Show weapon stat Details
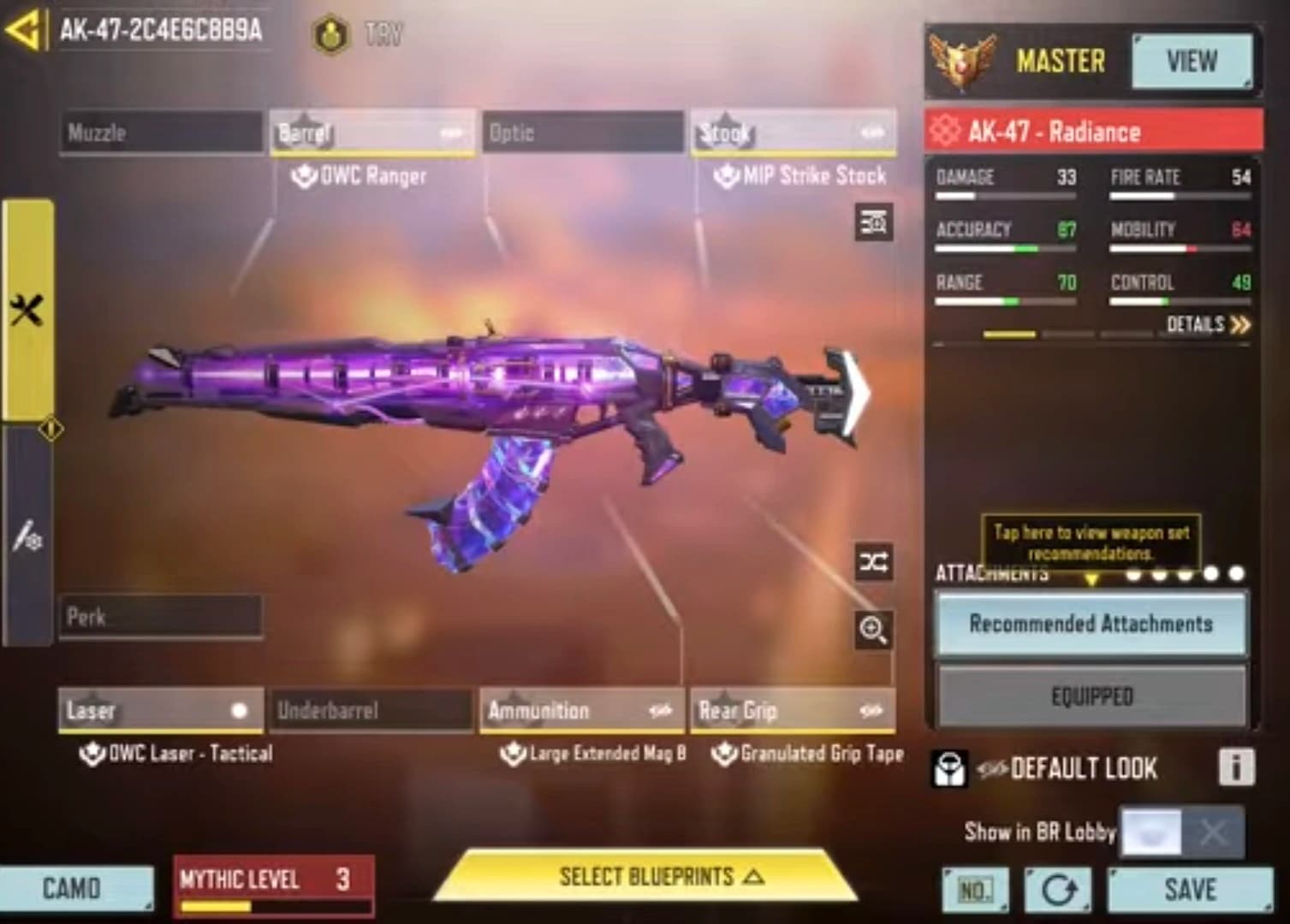 (1208, 324)
